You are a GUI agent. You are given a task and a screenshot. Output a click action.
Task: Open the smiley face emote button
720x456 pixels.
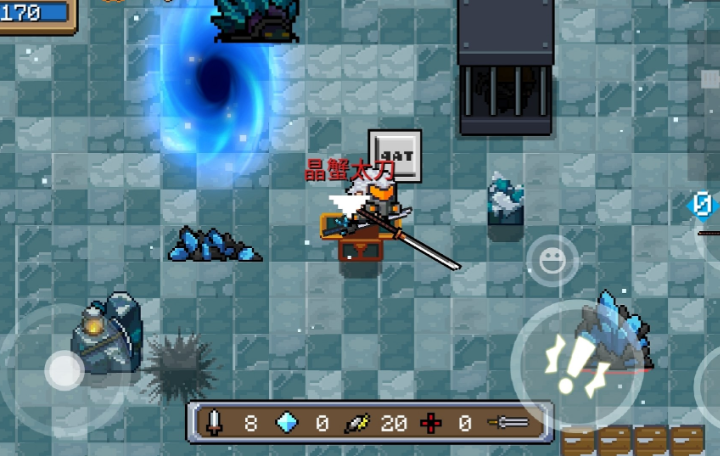[552, 261]
